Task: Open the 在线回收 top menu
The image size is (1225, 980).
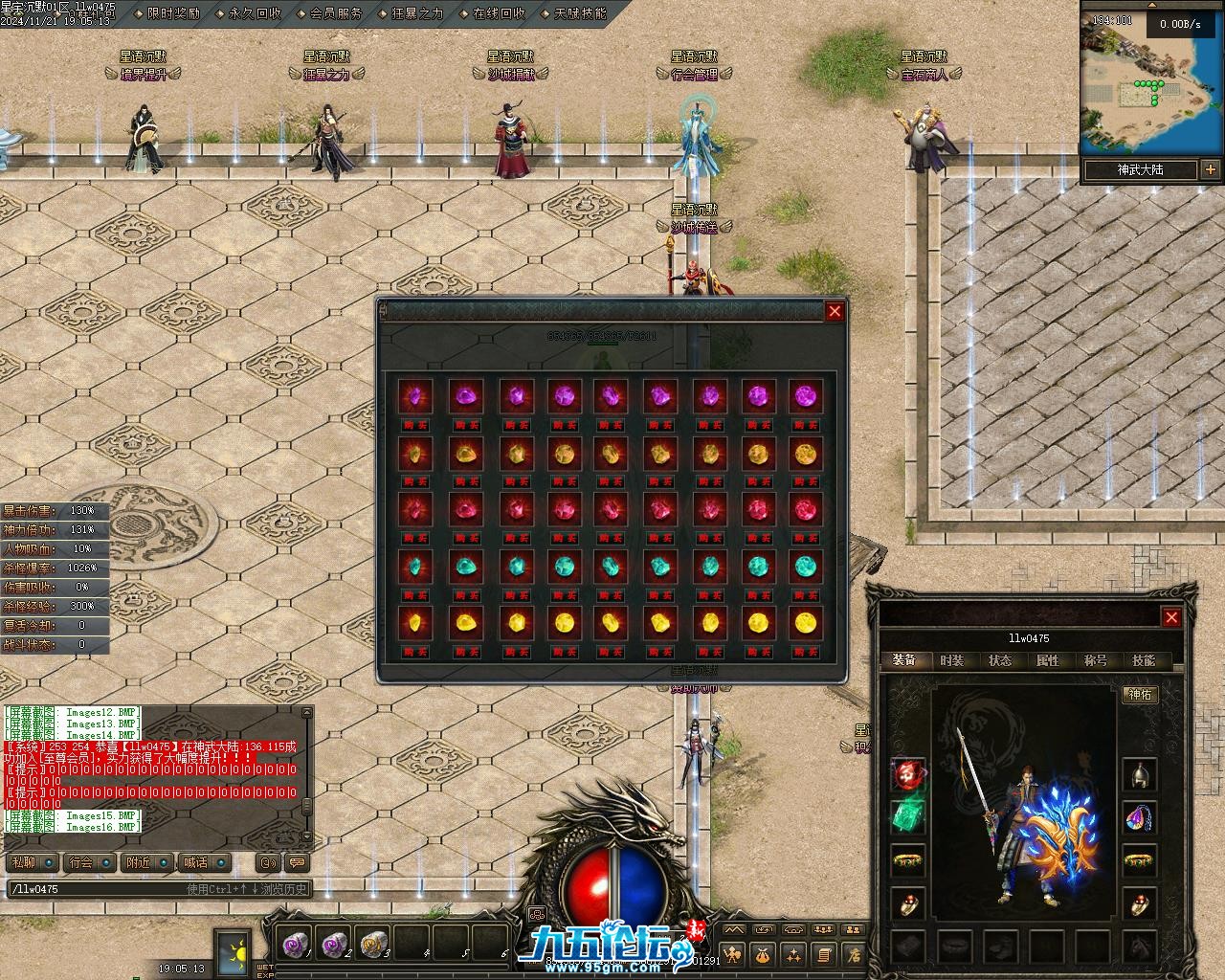Action: pyautogui.click(x=499, y=13)
